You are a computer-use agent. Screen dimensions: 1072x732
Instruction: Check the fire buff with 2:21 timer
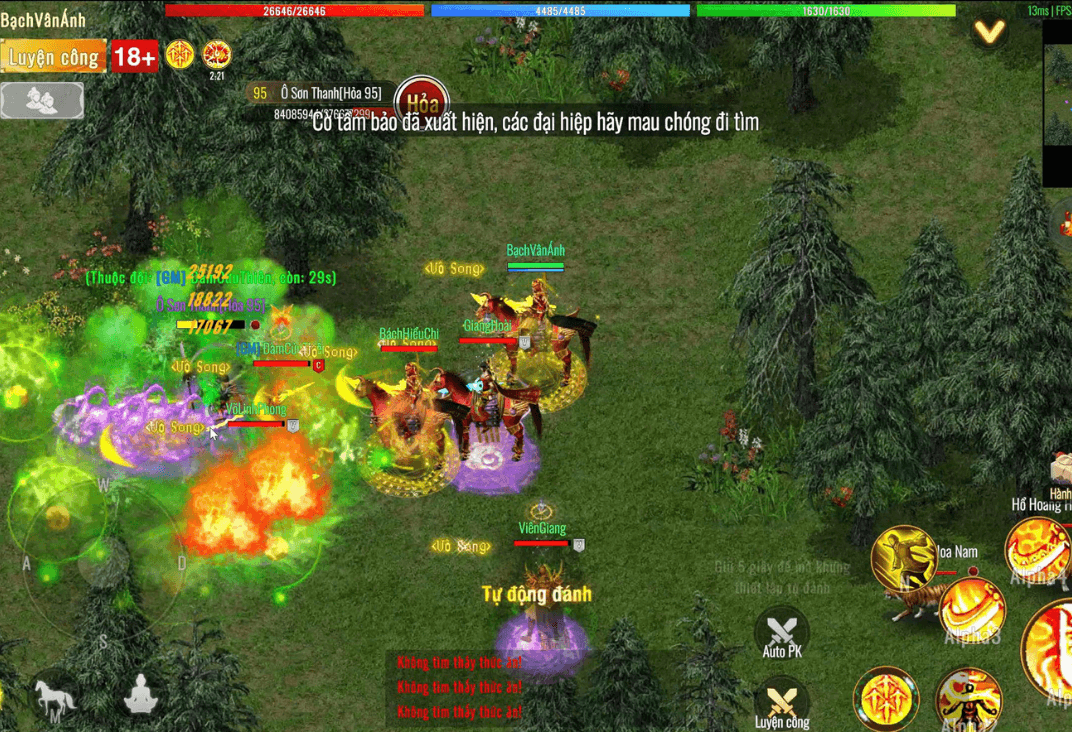pos(216,55)
